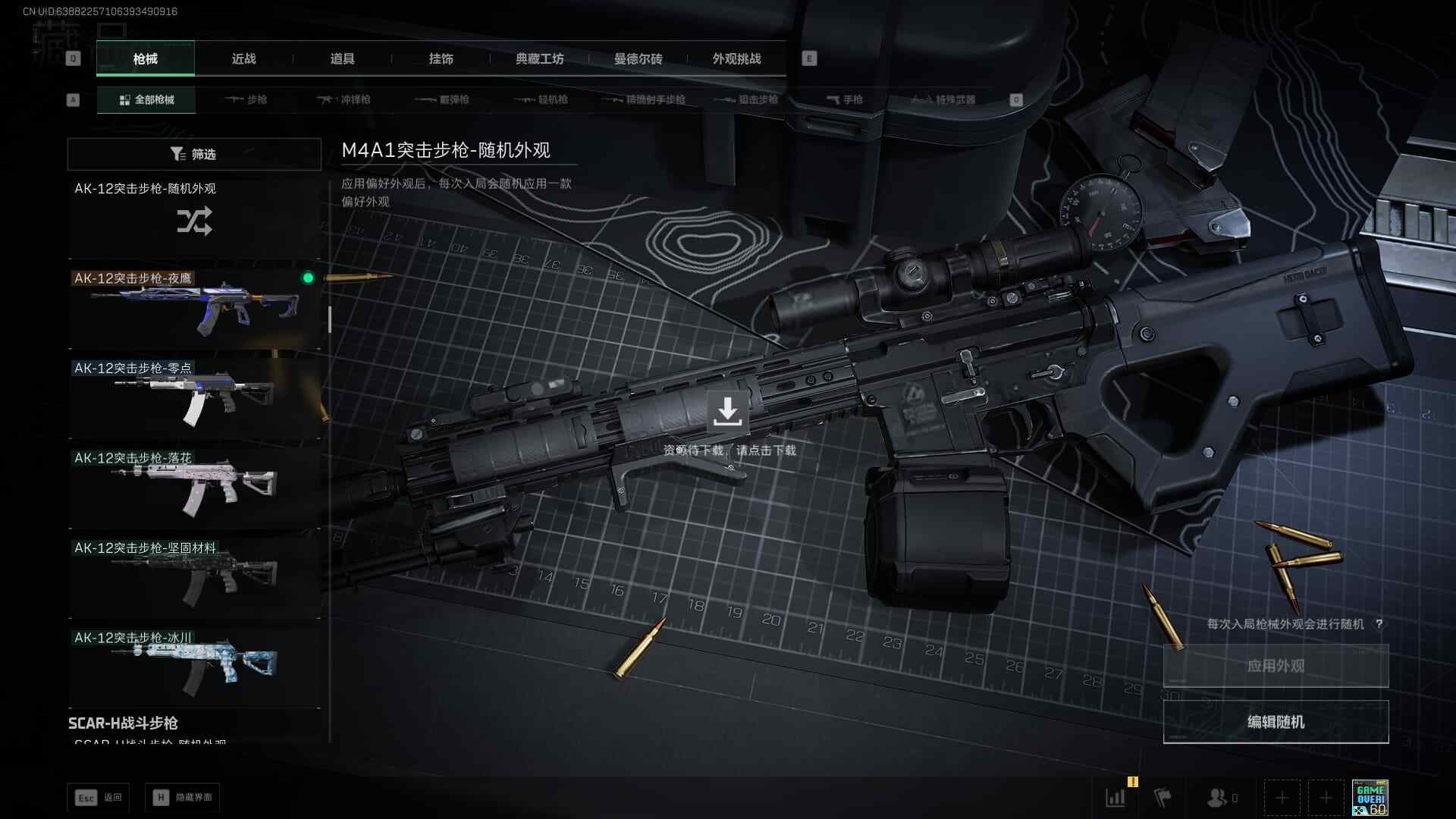
Task: Select AK-12 随机外观 random skin tile
Action: tap(194, 218)
